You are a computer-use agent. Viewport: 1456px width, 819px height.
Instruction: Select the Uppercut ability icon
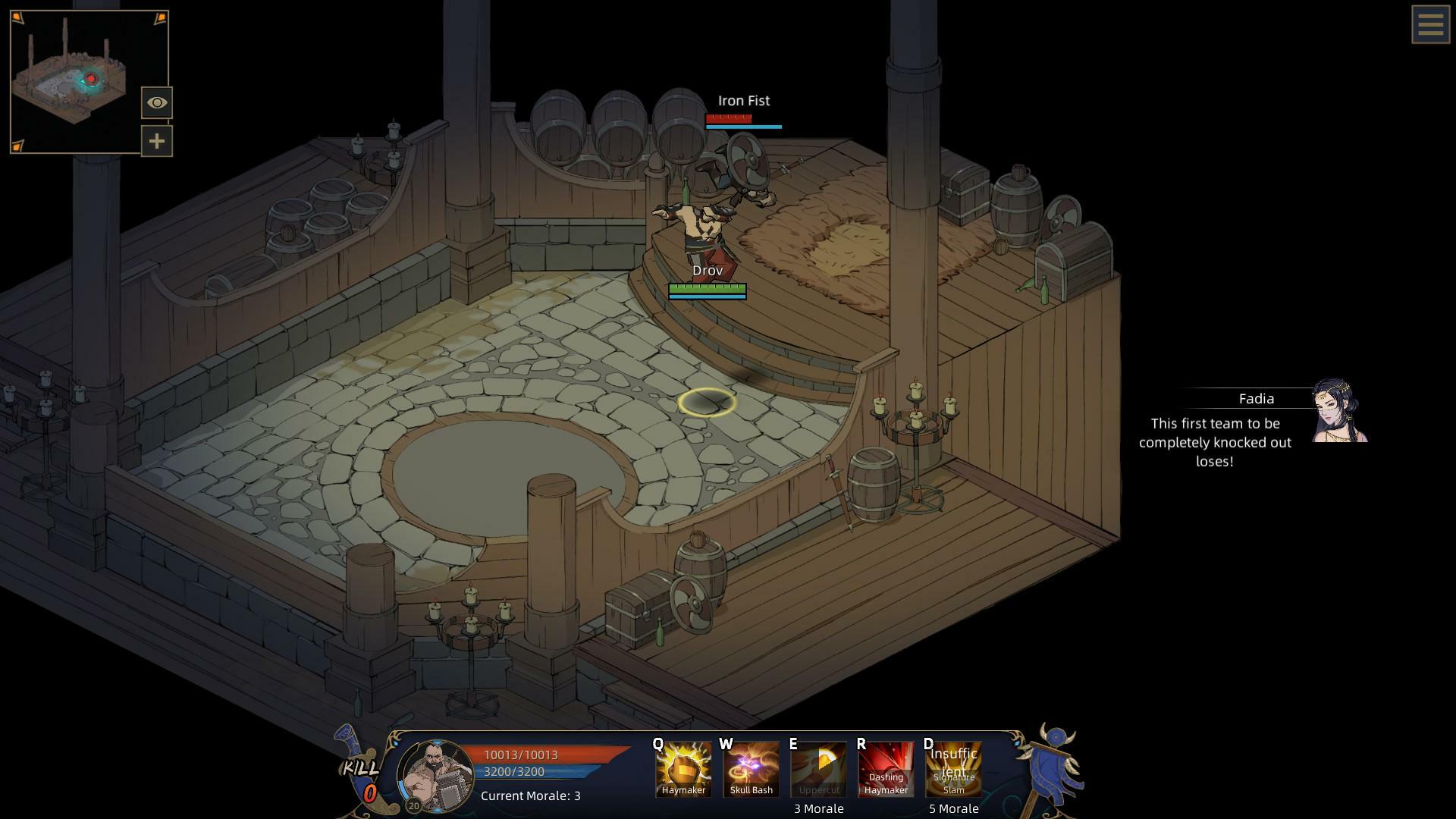[x=818, y=768]
